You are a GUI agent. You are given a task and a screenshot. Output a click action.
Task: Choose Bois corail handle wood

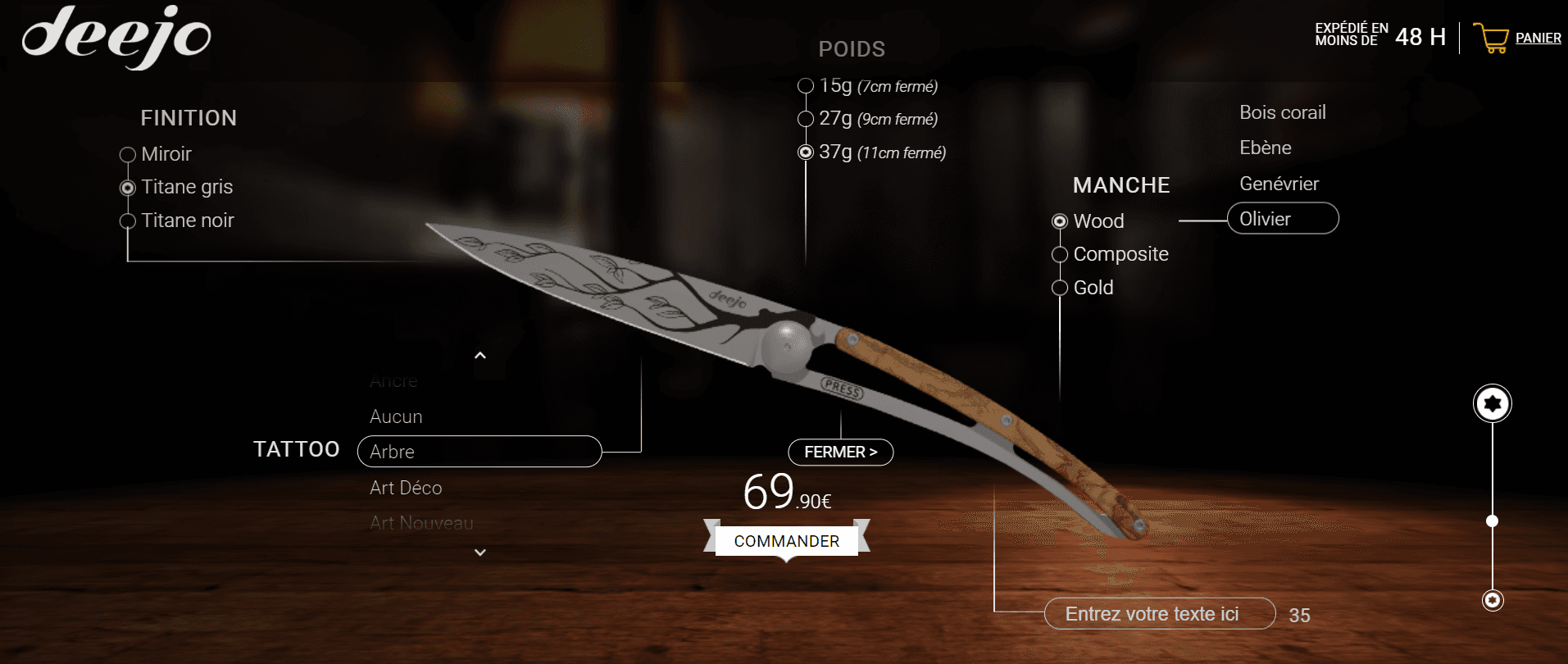point(1282,112)
